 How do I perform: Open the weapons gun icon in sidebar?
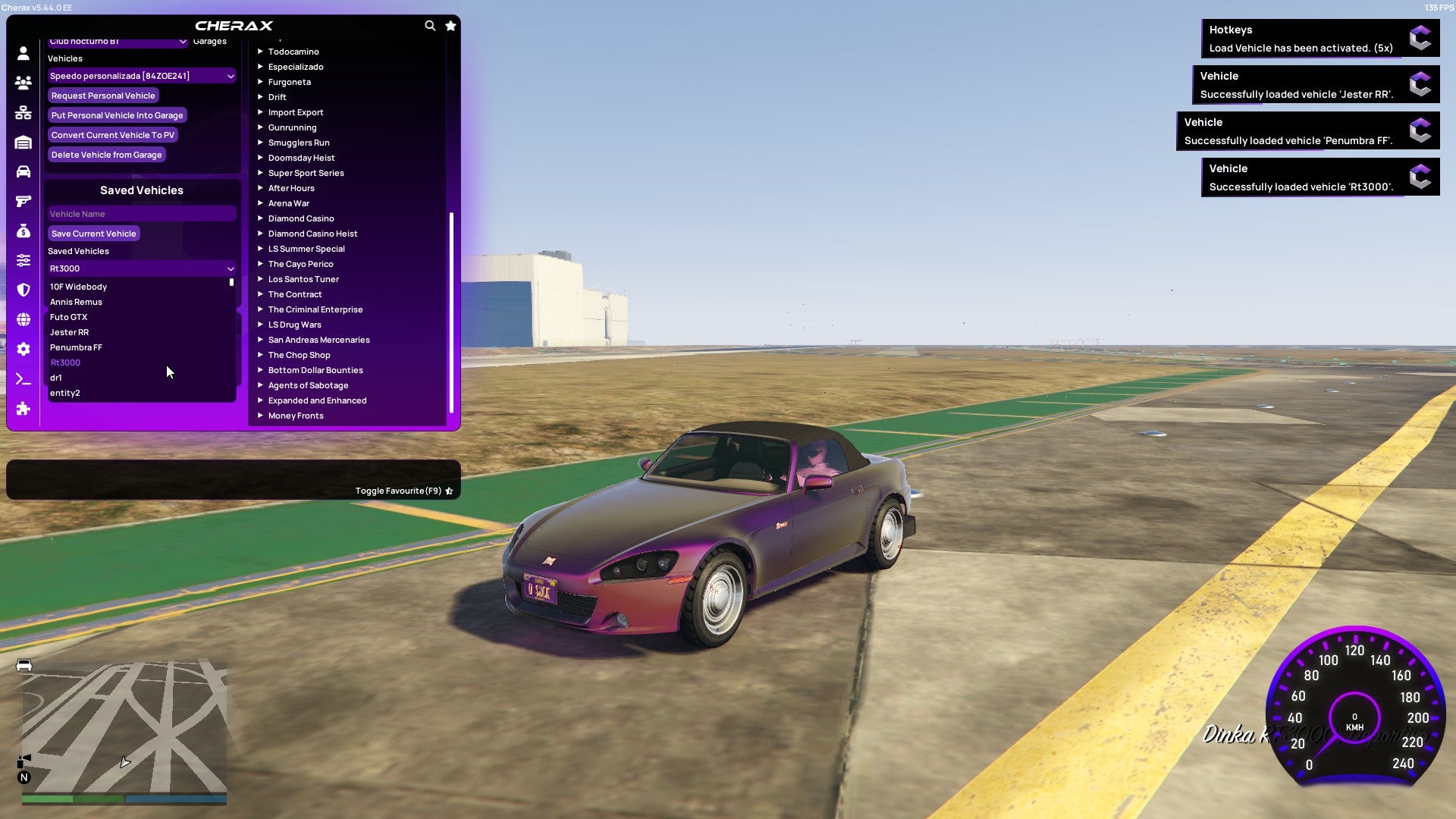click(23, 201)
